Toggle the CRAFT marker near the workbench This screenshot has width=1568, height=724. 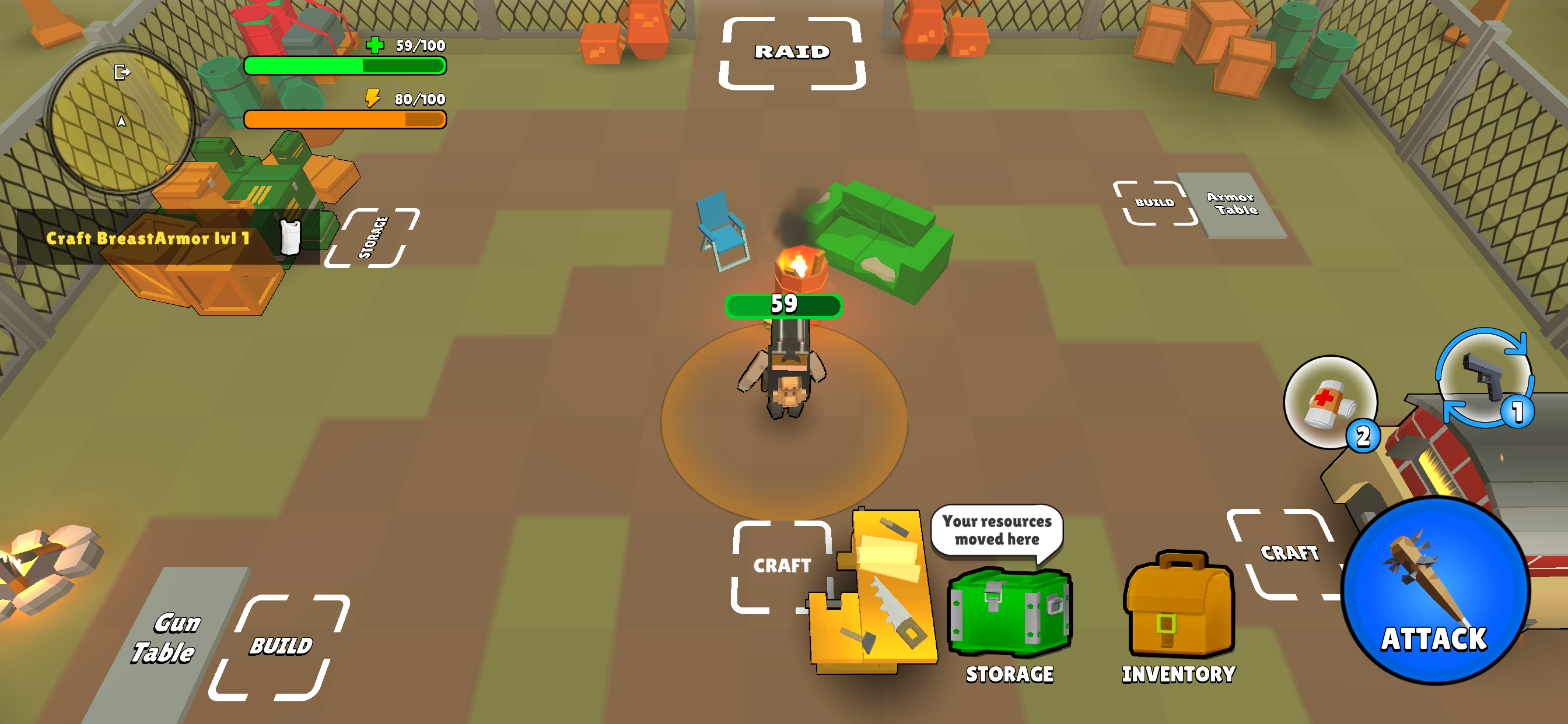[x=783, y=565]
